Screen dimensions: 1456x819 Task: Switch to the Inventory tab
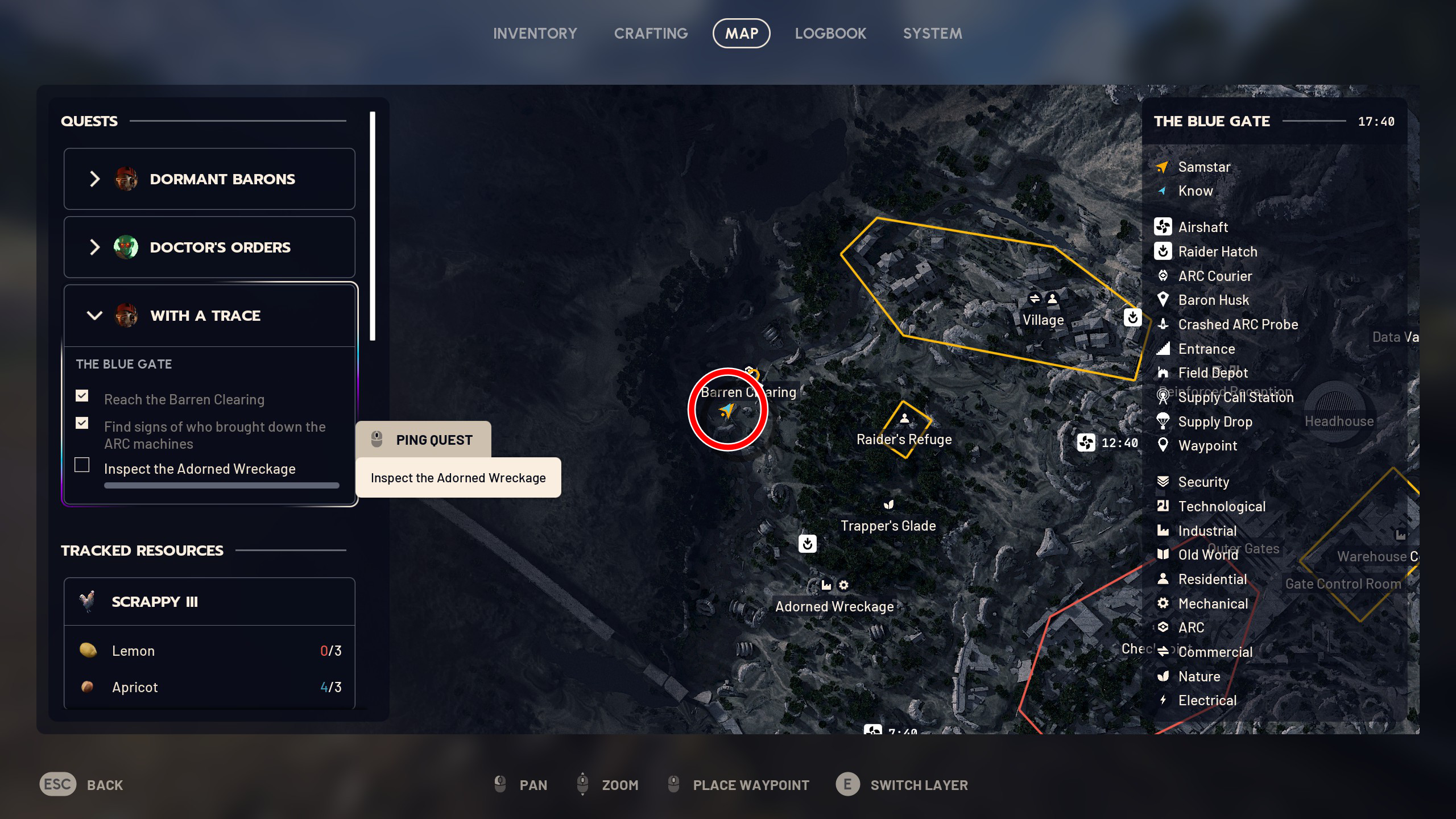535,34
